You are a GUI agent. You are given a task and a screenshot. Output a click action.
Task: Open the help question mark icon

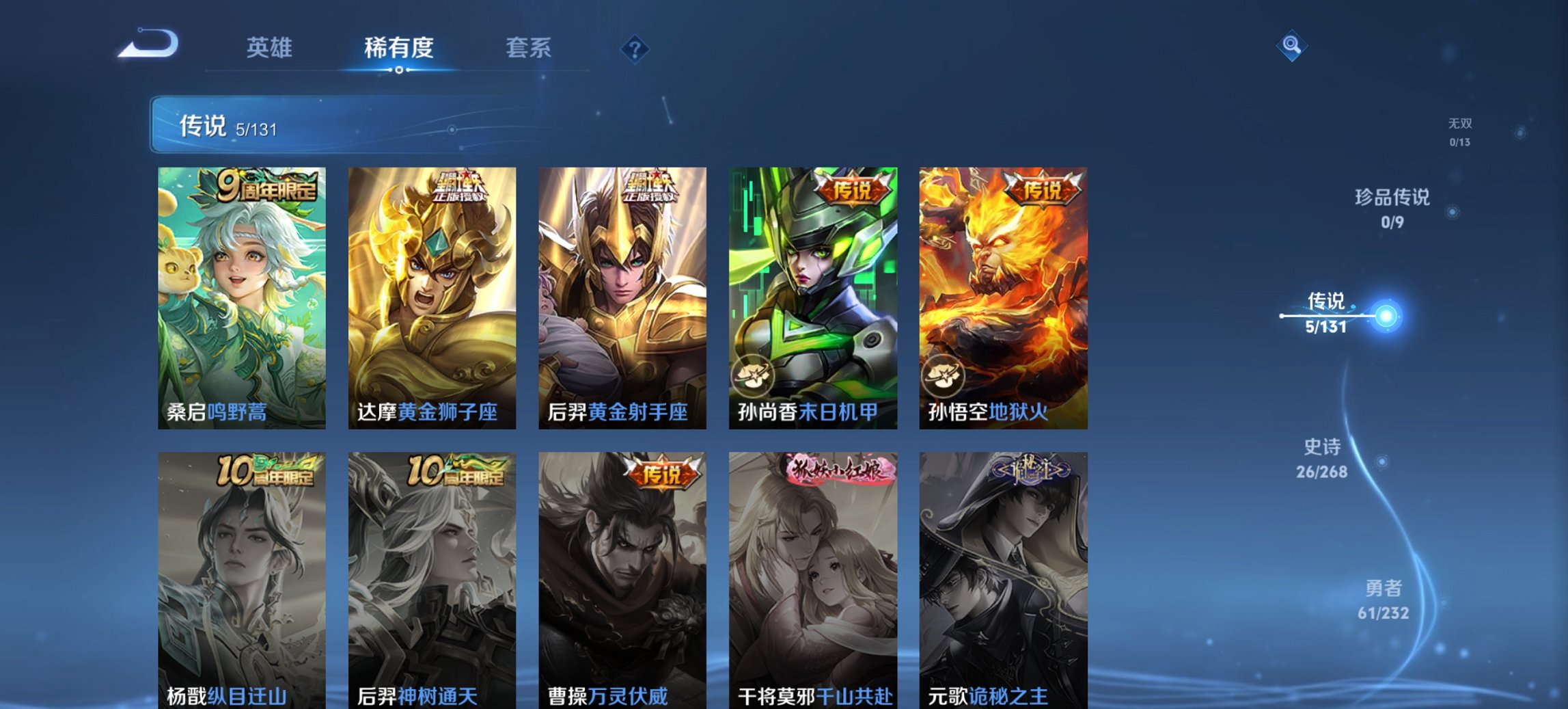635,48
